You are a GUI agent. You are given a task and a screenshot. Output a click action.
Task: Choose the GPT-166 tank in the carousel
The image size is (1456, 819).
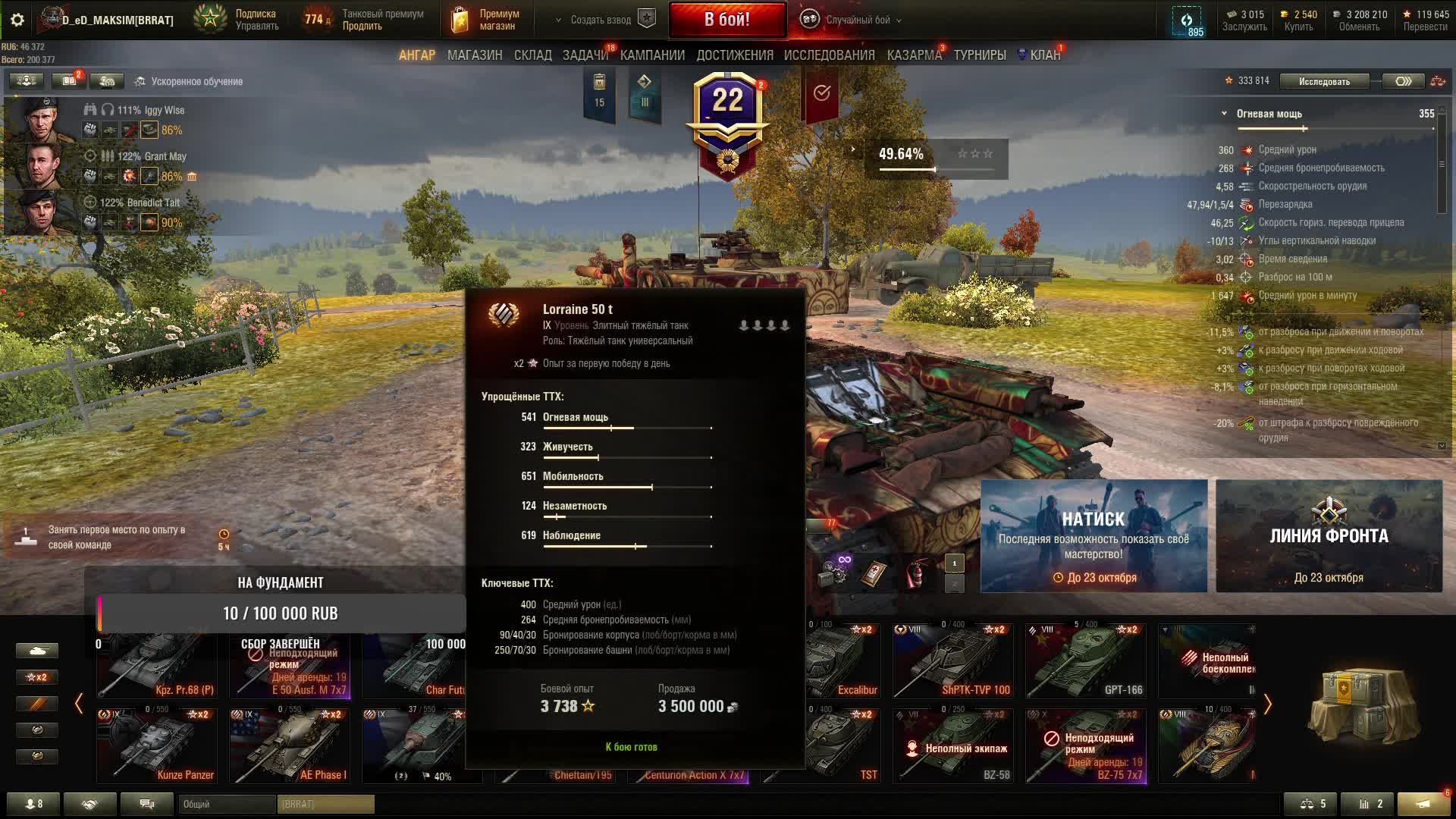tap(1085, 661)
